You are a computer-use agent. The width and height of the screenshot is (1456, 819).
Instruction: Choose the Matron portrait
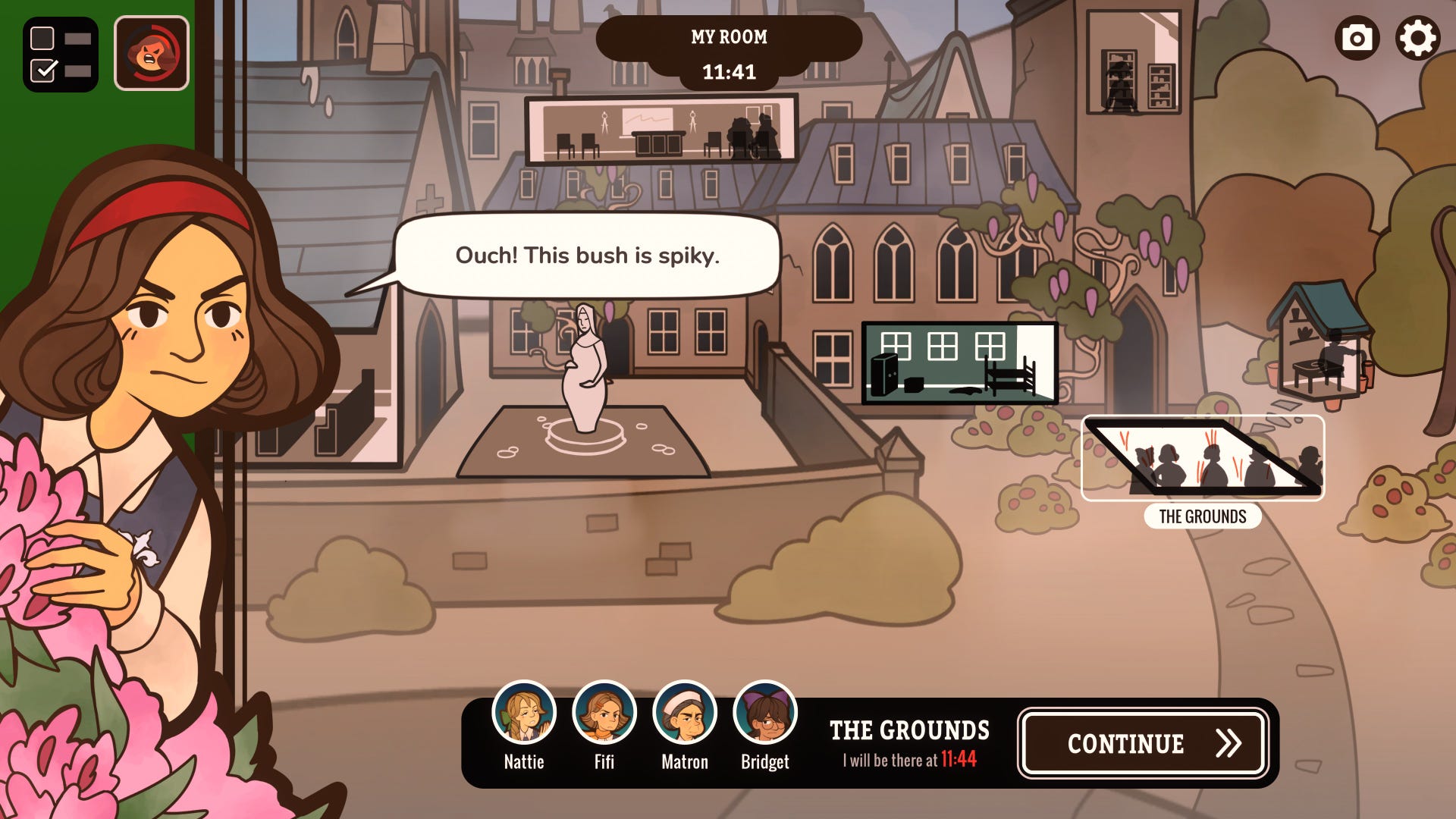tap(685, 714)
